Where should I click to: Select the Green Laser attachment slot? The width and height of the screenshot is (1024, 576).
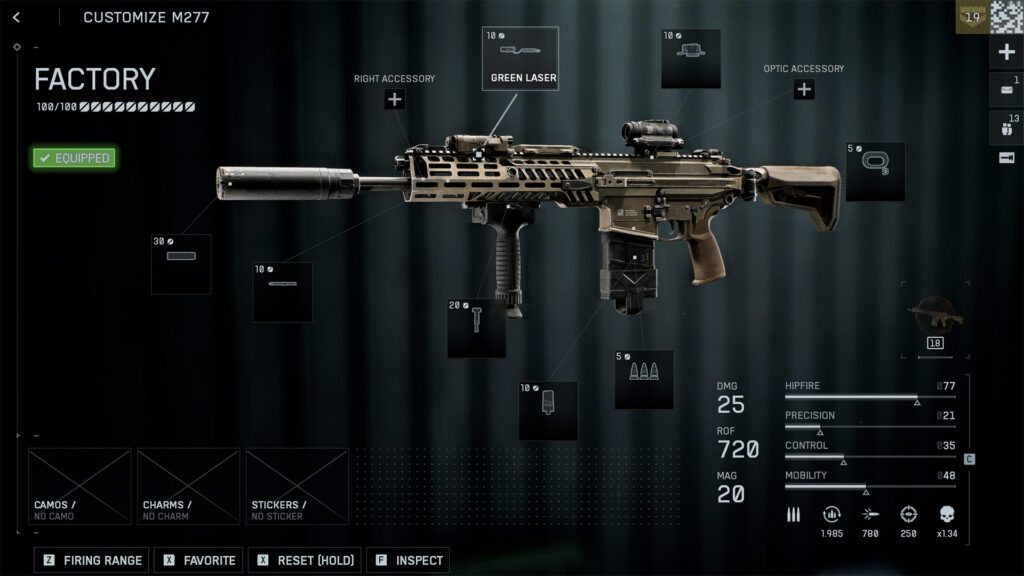coord(520,58)
